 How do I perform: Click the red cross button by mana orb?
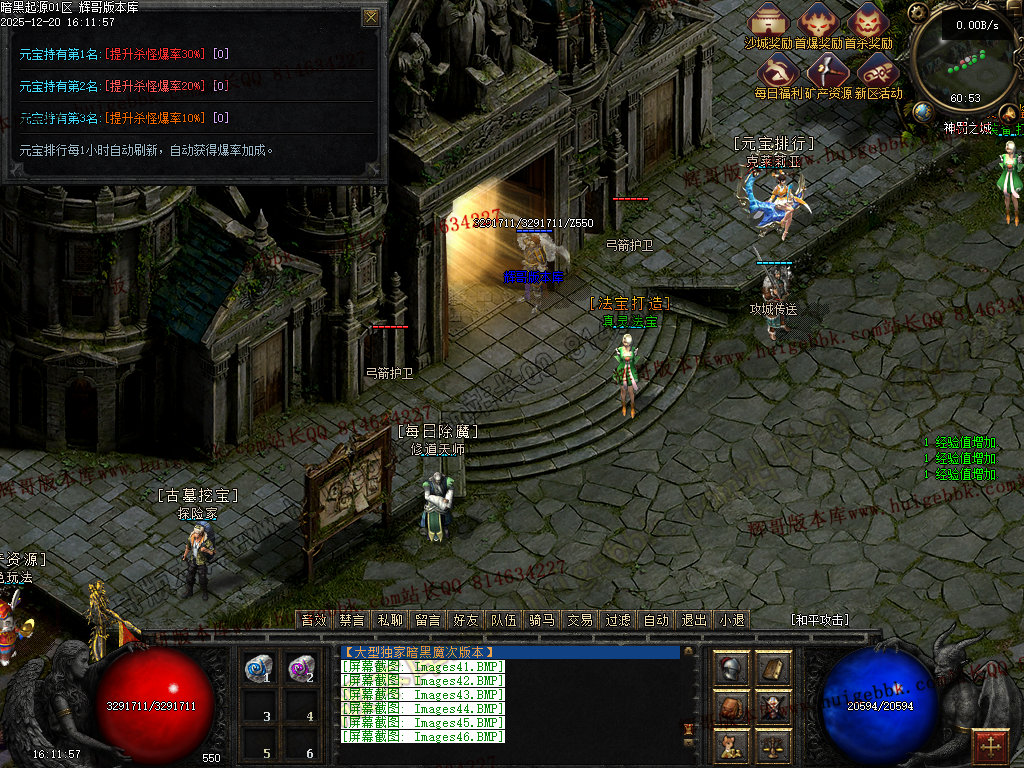coord(990,745)
